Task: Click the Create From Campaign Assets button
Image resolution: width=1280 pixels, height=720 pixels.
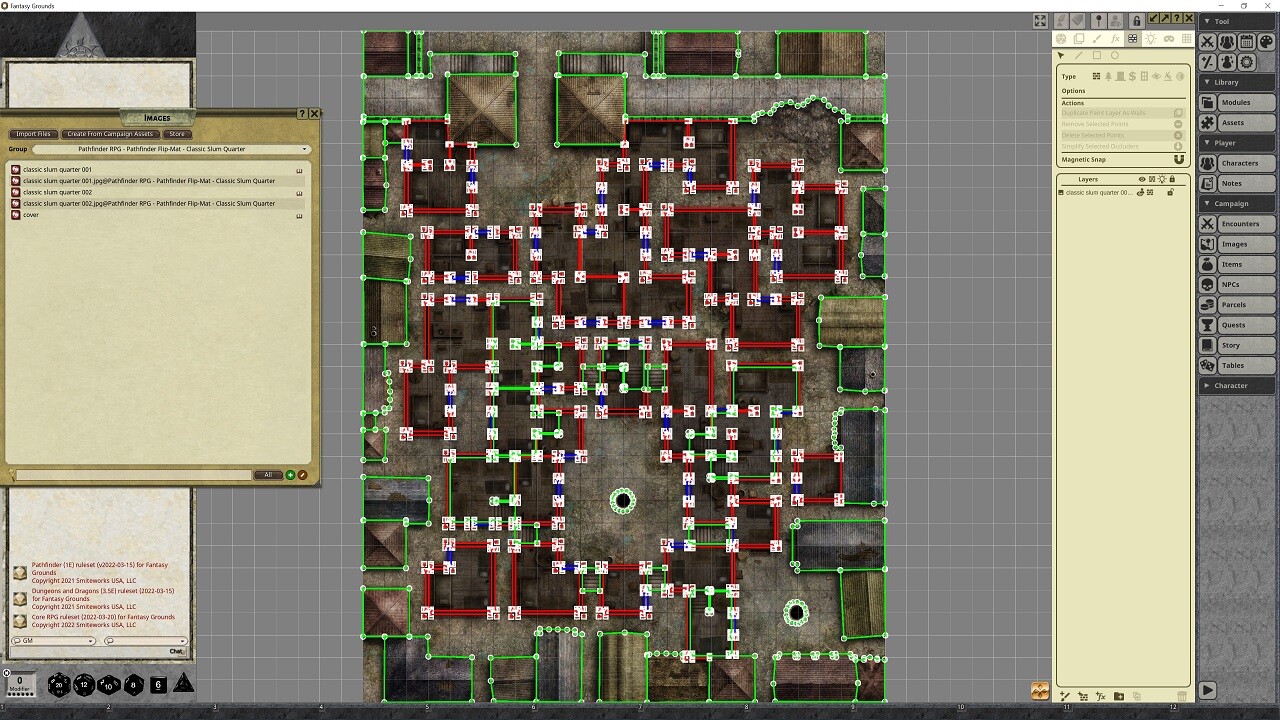Action: (x=110, y=133)
